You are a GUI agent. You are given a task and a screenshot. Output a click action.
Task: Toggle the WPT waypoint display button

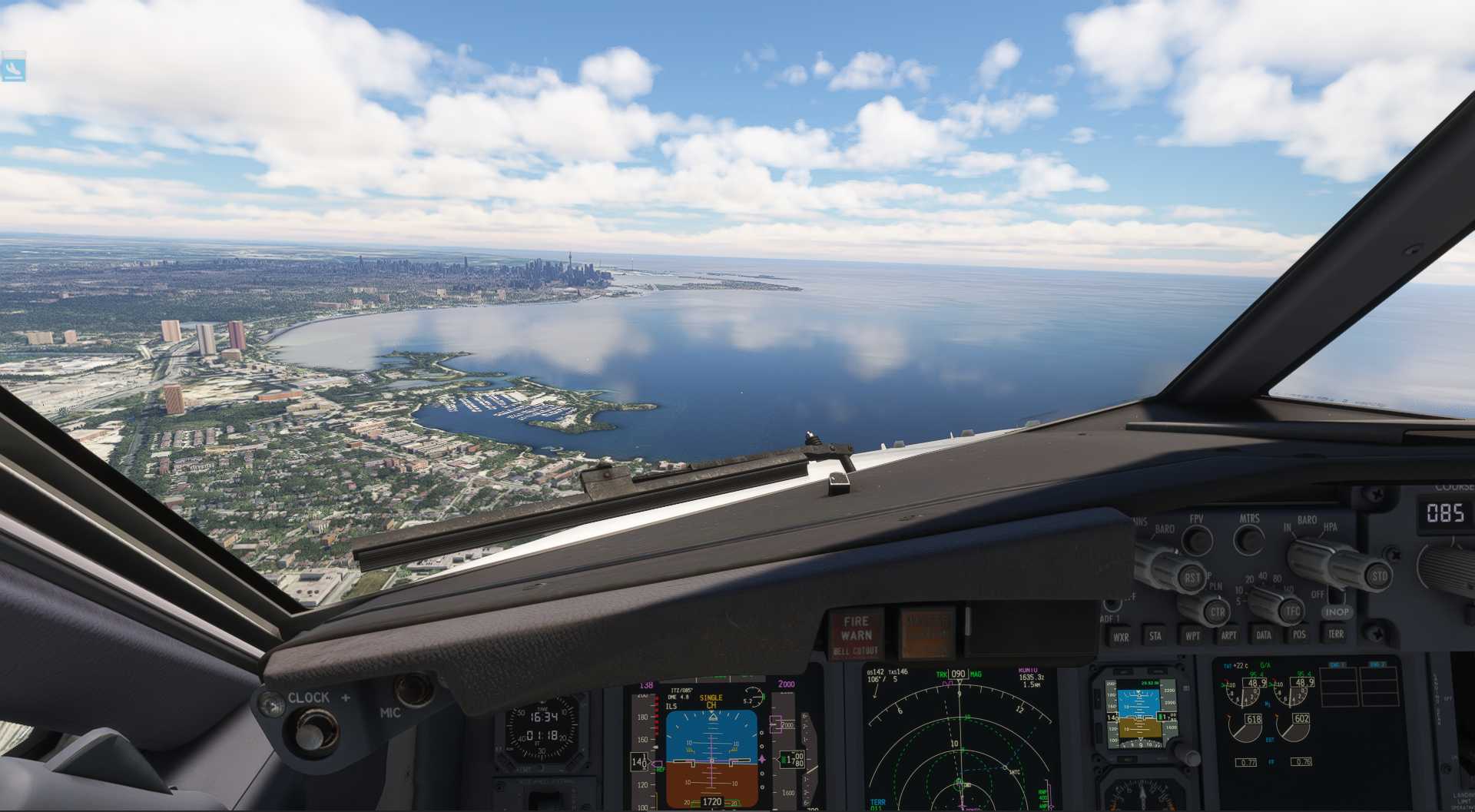point(1192,636)
